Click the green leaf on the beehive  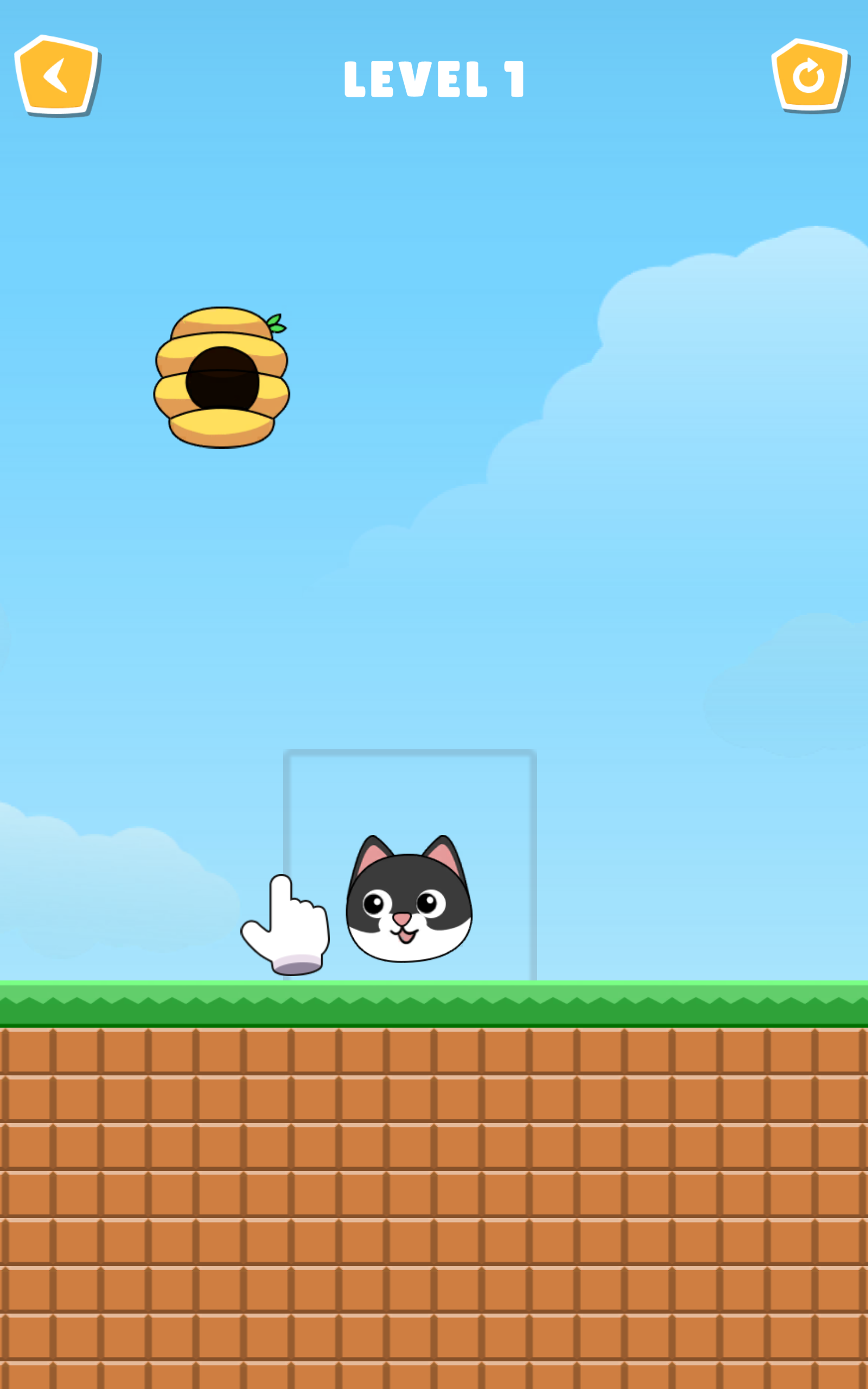click(x=277, y=324)
